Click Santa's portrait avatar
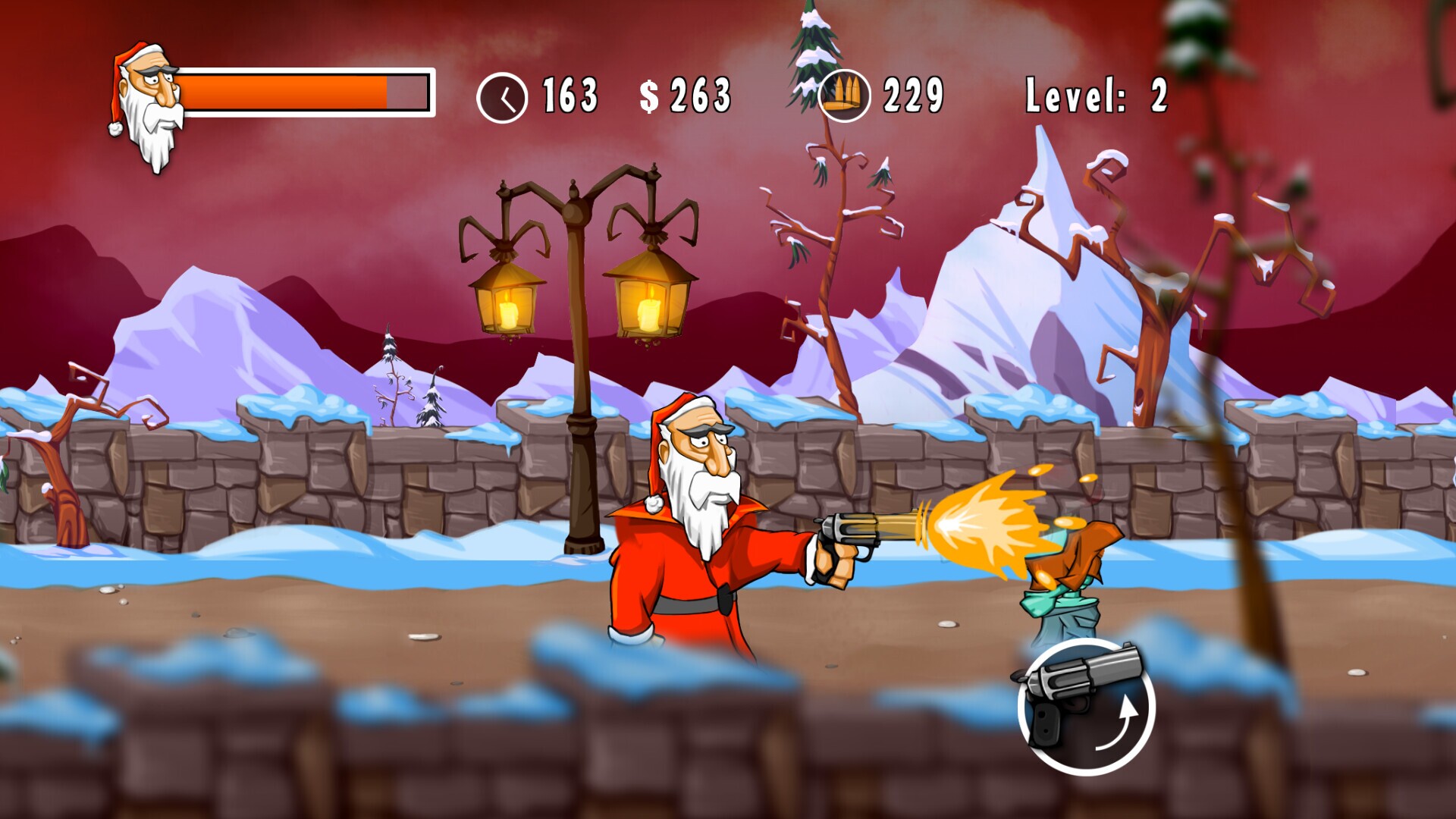Screen dimensions: 1456x819 point(146,93)
